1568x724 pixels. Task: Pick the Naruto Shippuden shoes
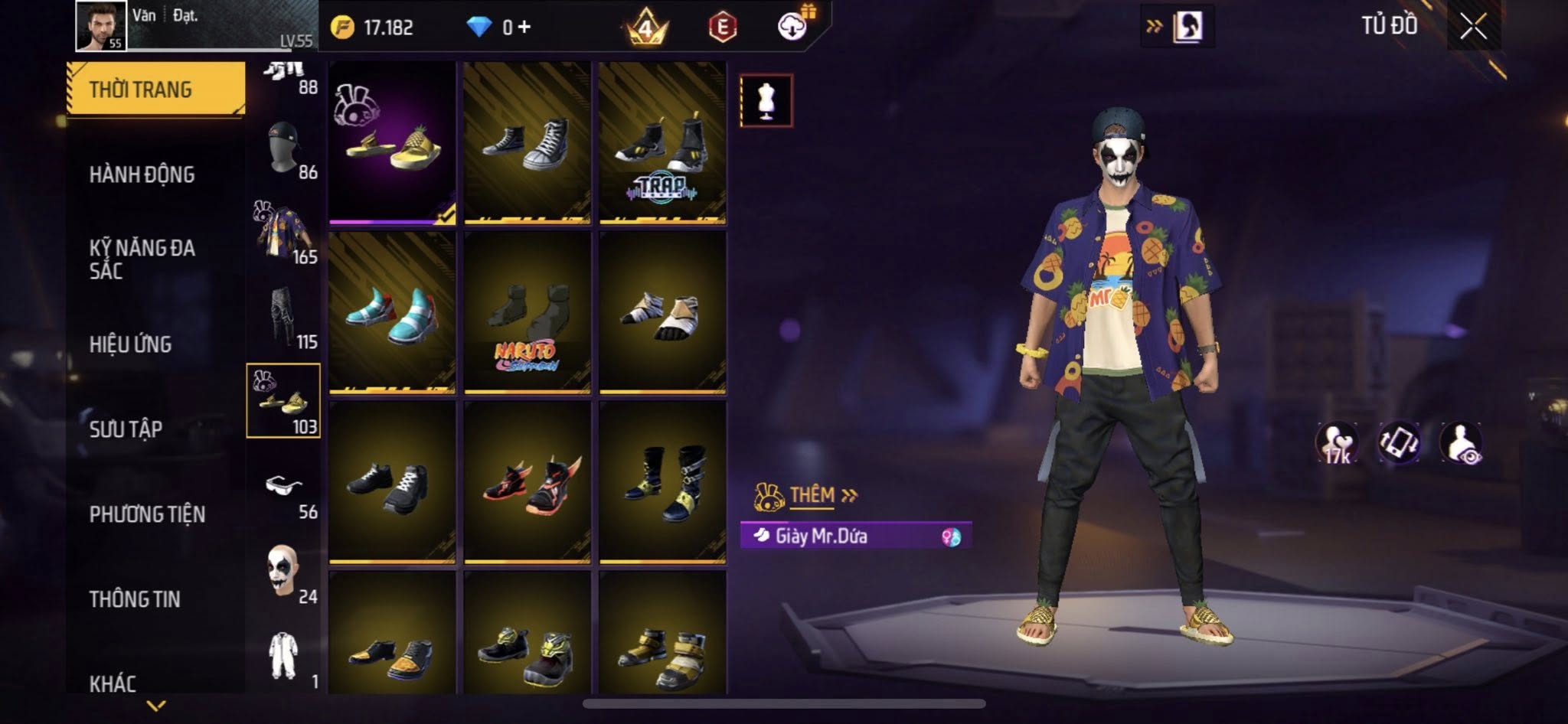tap(528, 312)
